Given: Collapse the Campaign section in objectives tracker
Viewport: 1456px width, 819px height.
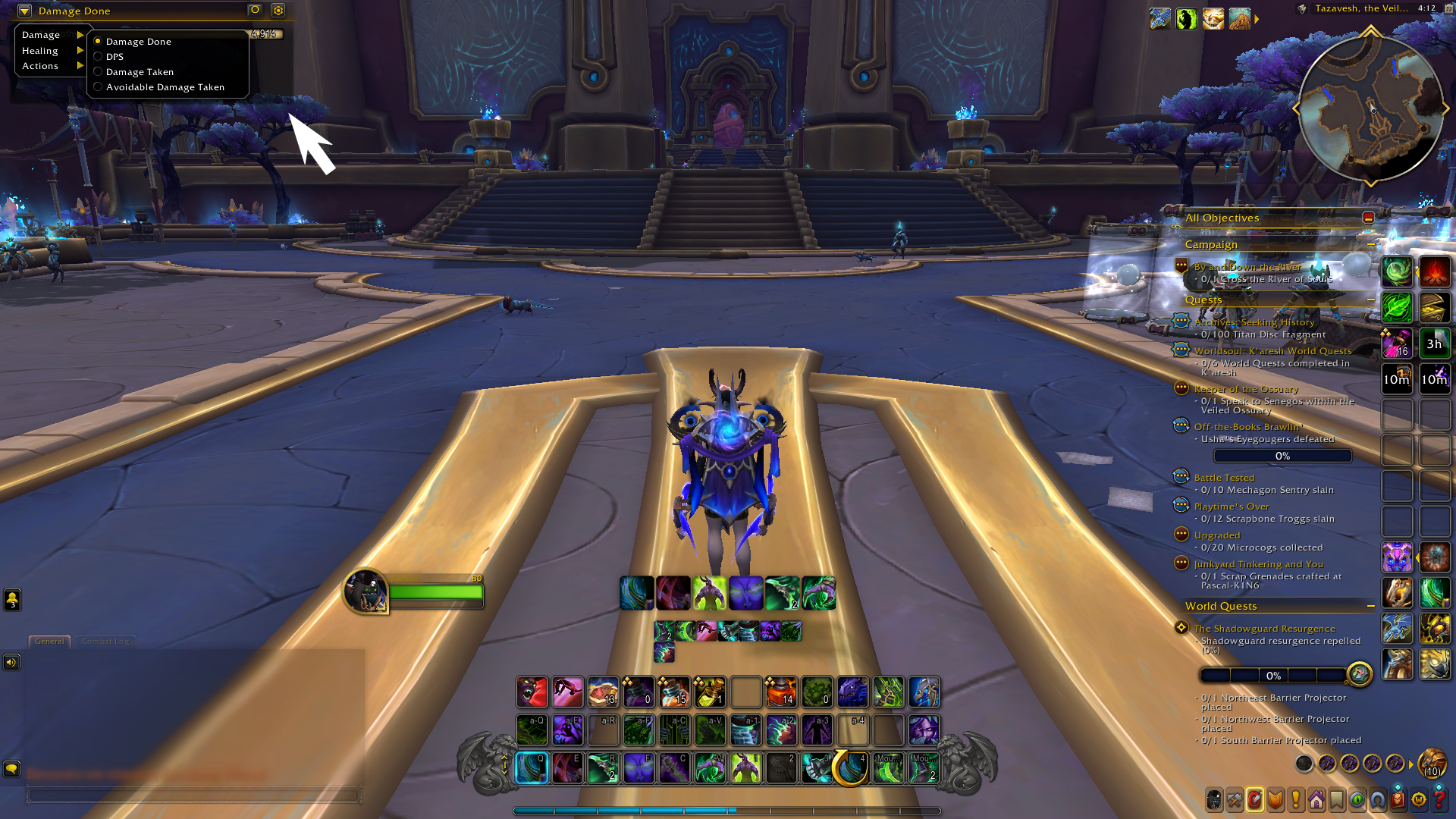Looking at the screenshot, I should [x=1371, y=244].
